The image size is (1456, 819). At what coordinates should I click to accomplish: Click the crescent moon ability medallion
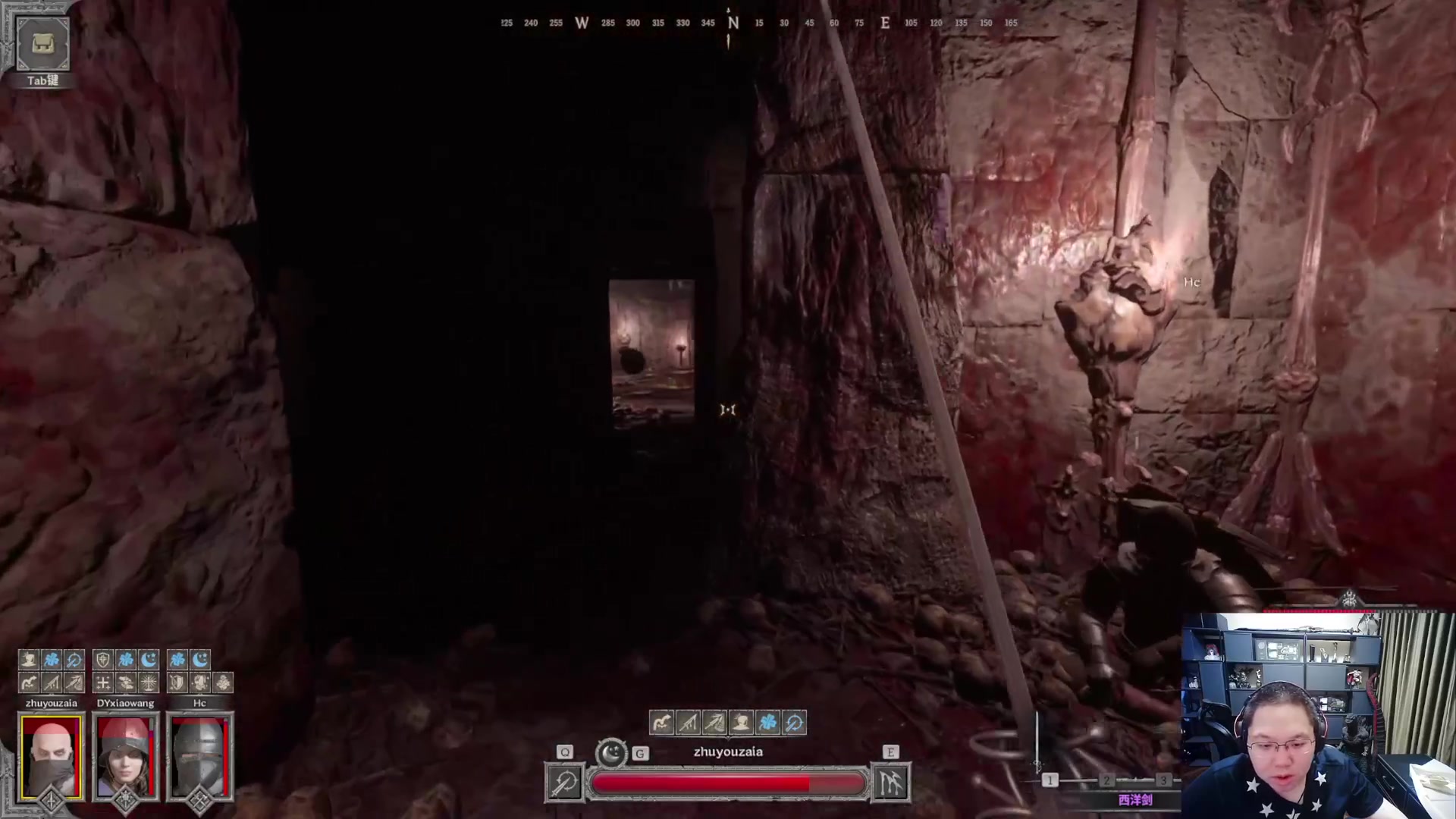click(611, 753)
